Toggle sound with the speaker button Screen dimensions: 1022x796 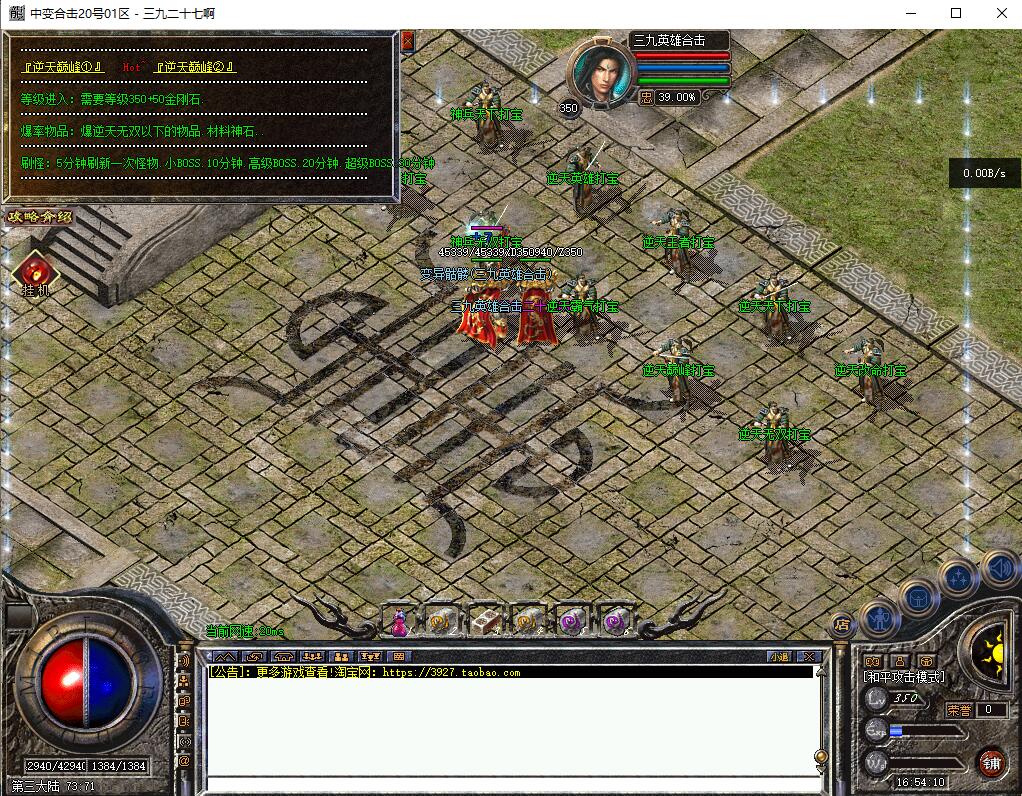pos(997,566)
